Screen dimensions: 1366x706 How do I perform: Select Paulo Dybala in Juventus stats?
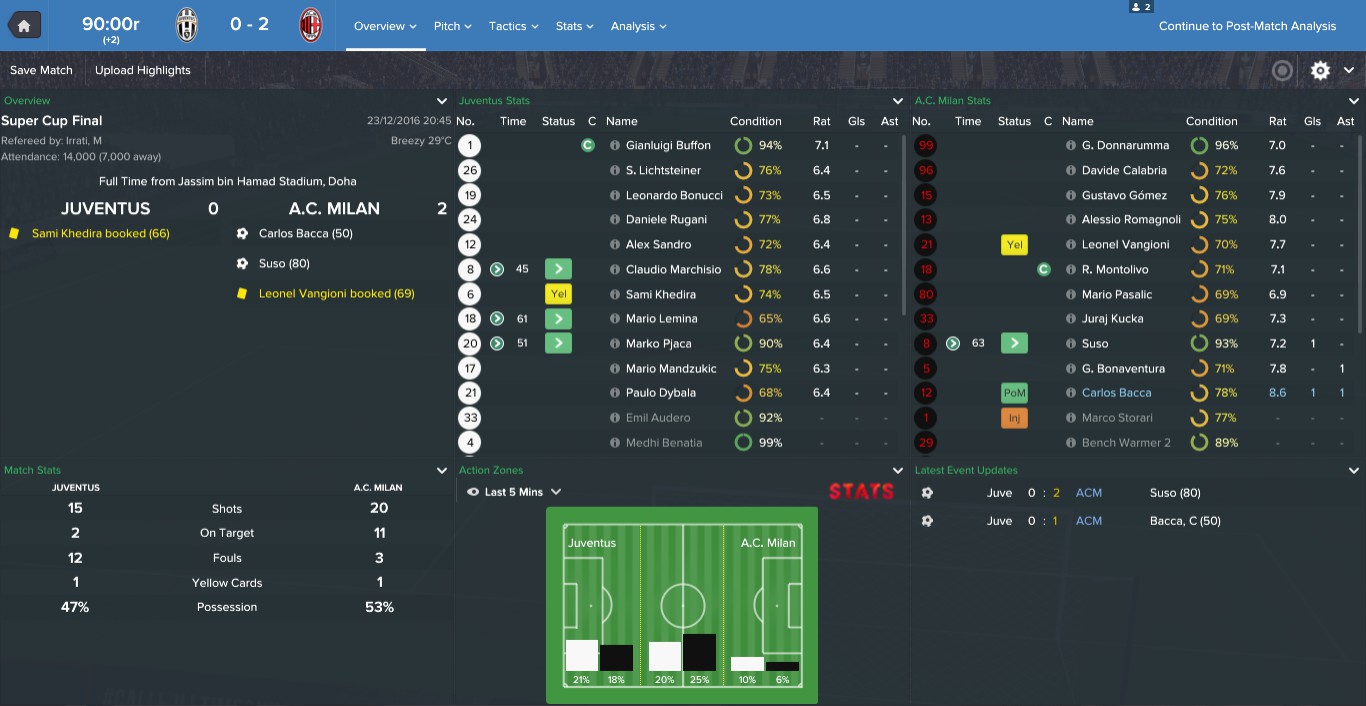coord(660,393)
